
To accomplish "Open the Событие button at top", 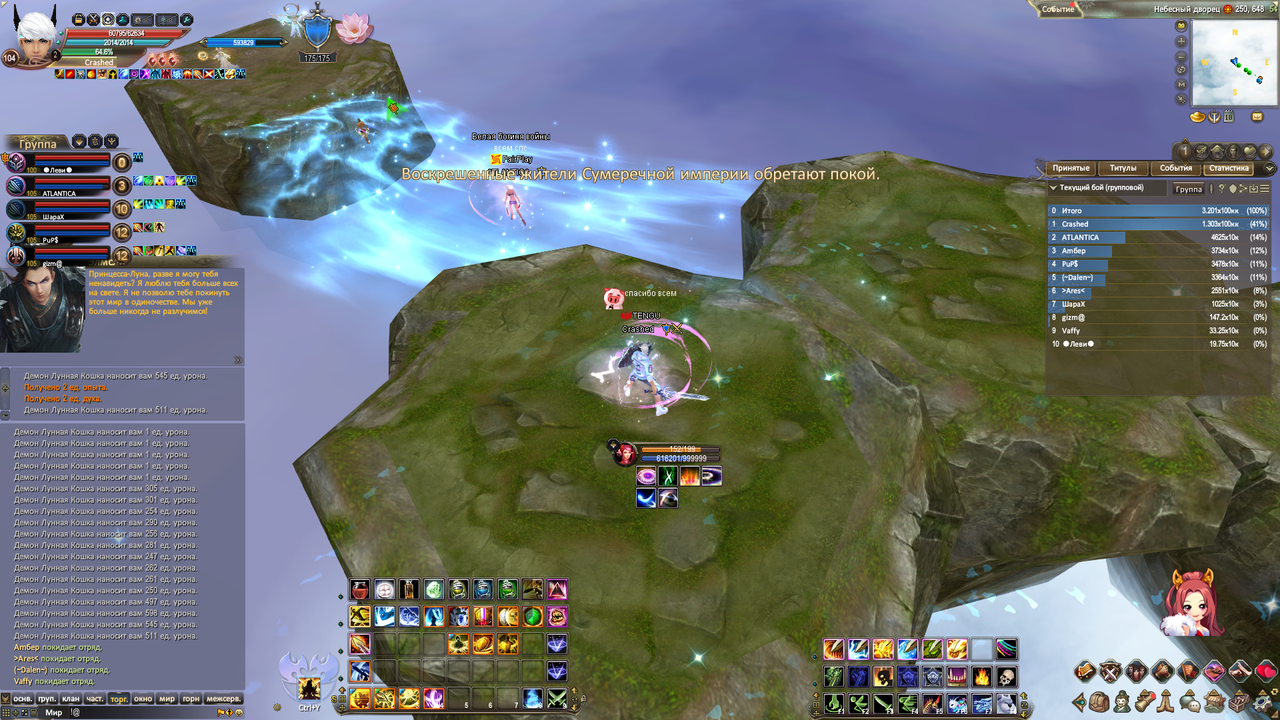I will (x=1059, y=9).
